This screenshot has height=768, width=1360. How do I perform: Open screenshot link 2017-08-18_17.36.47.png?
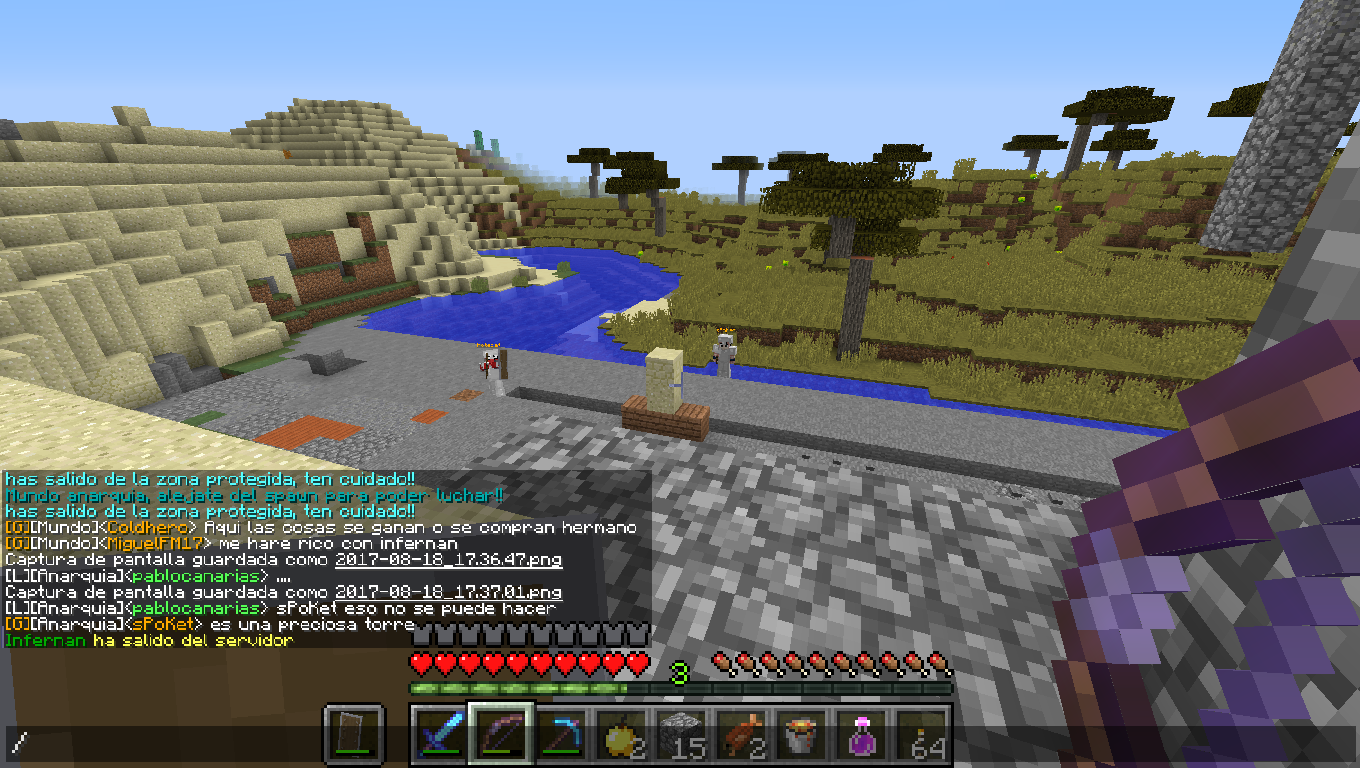448,560
